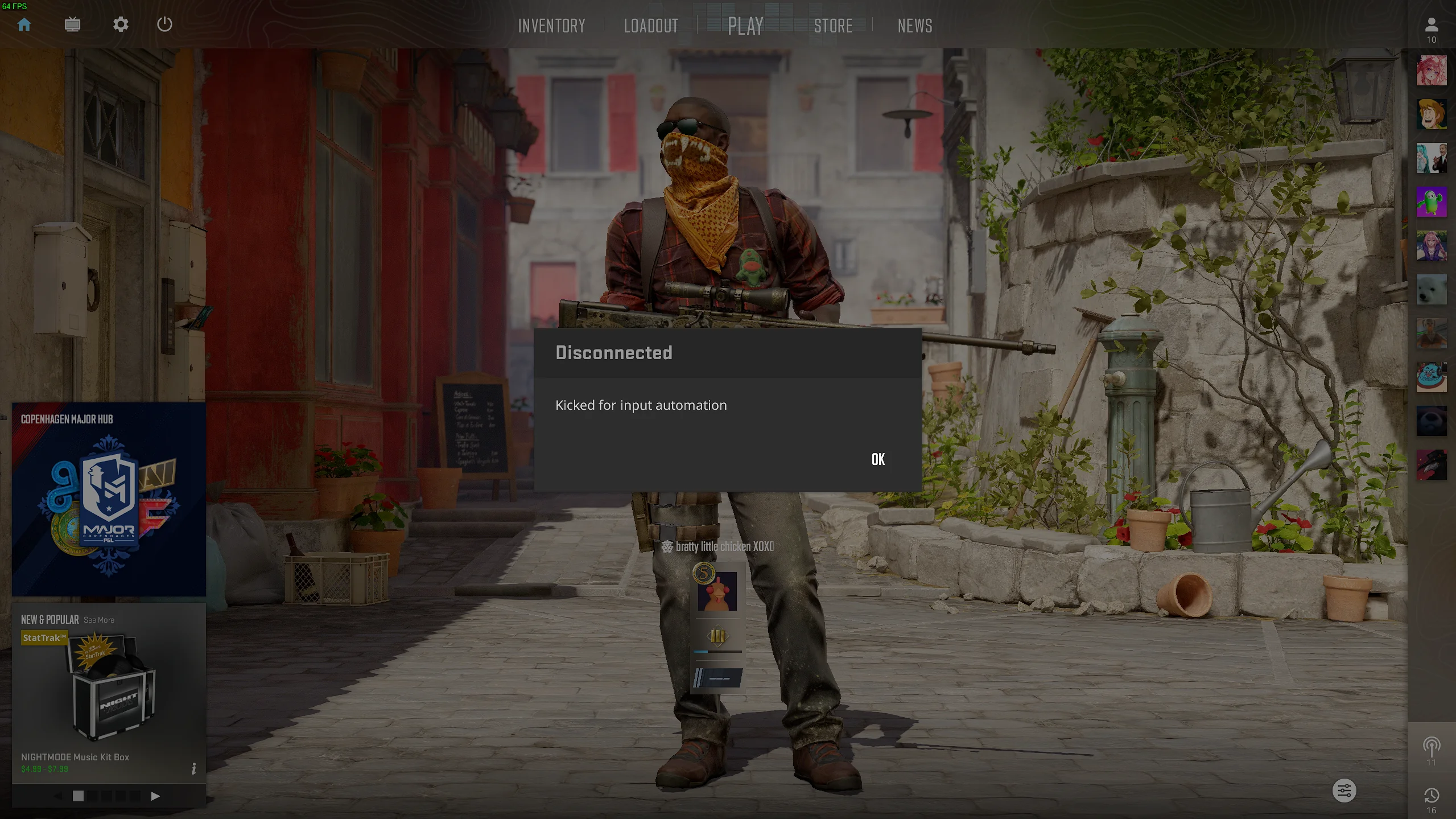Open the News tab
Screen dimensions: 1456x819
point(914,26)
